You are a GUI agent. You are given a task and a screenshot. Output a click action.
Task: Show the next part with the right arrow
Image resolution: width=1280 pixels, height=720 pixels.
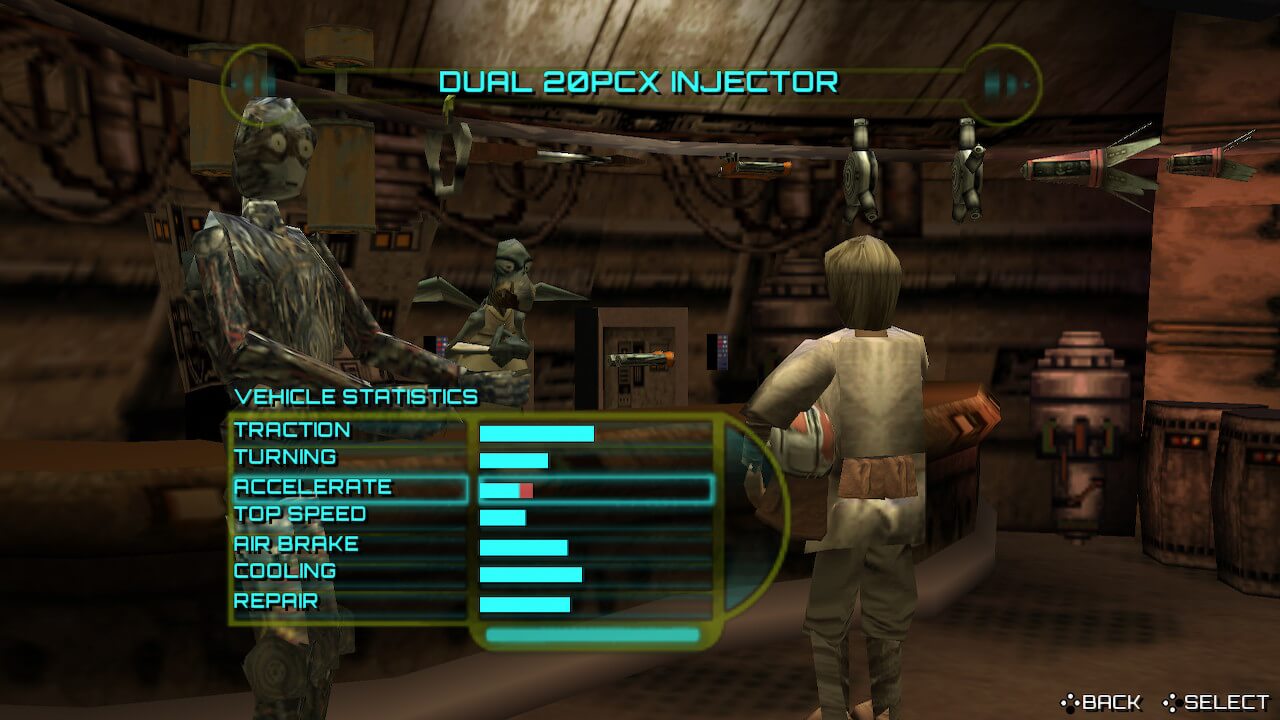click(1001, 83)
